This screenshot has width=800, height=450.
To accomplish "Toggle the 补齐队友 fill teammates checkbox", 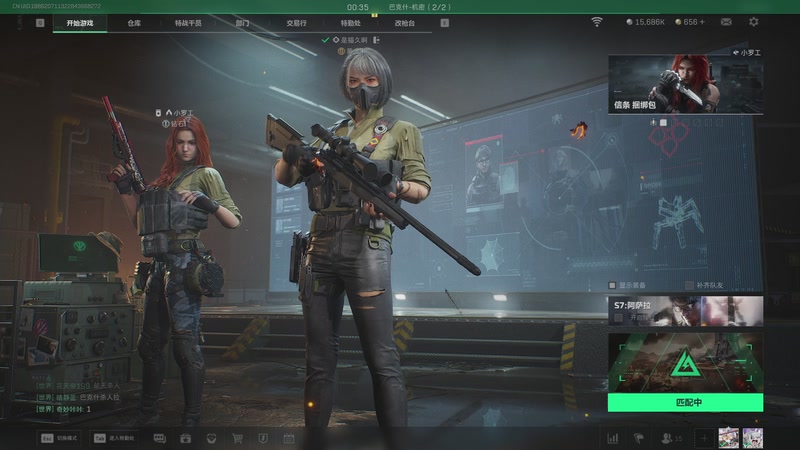I will (x=690, y=285).
